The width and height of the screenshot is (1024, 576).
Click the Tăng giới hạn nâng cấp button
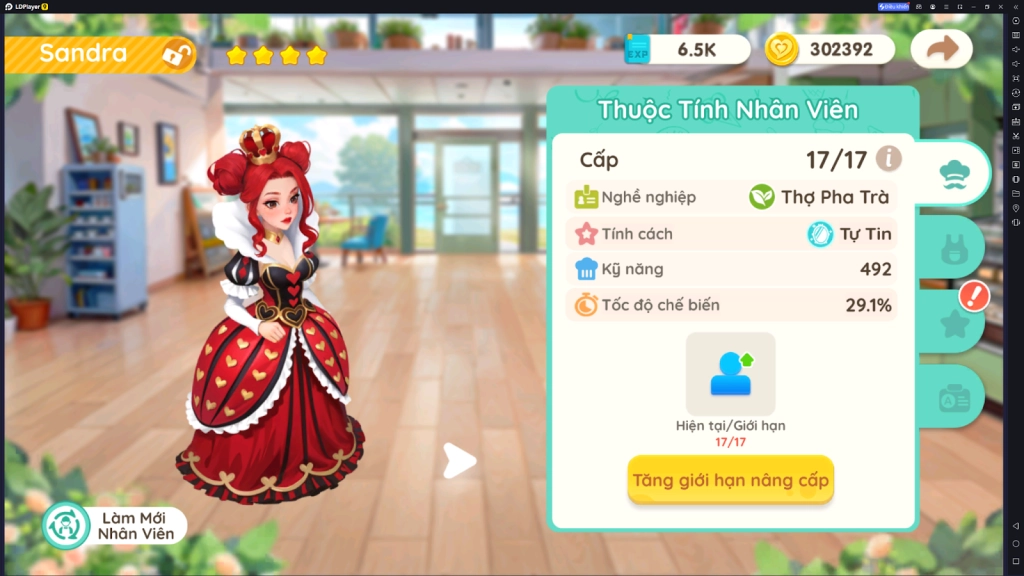click(x=730, y=481)
